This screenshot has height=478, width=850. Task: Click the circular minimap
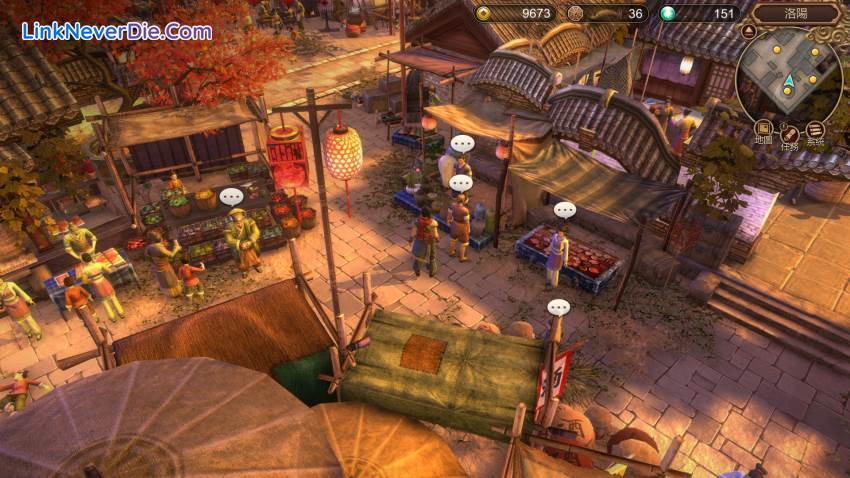coord(789,73)
